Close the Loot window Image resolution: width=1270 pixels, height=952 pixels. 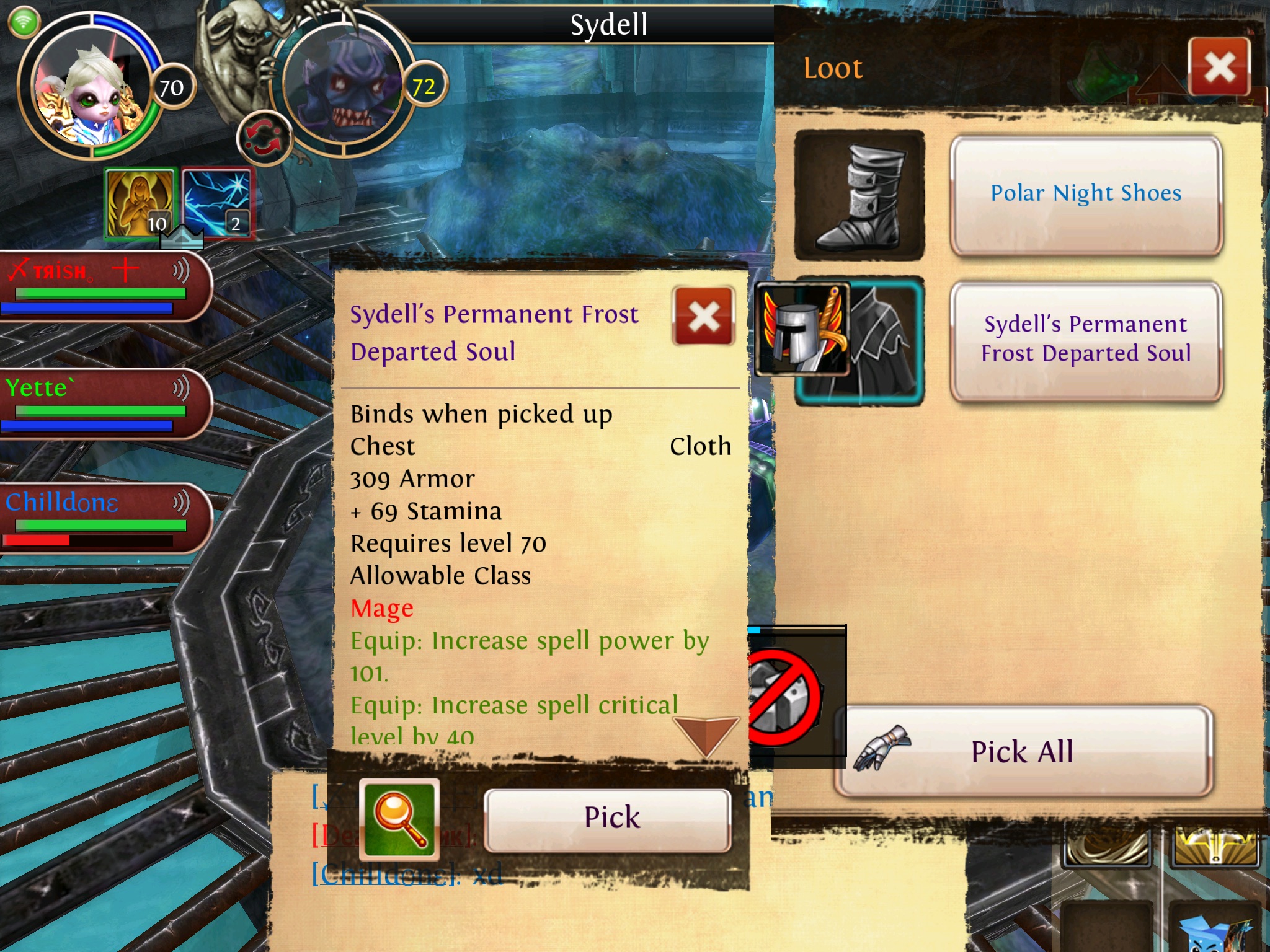tap(1219, 67)
